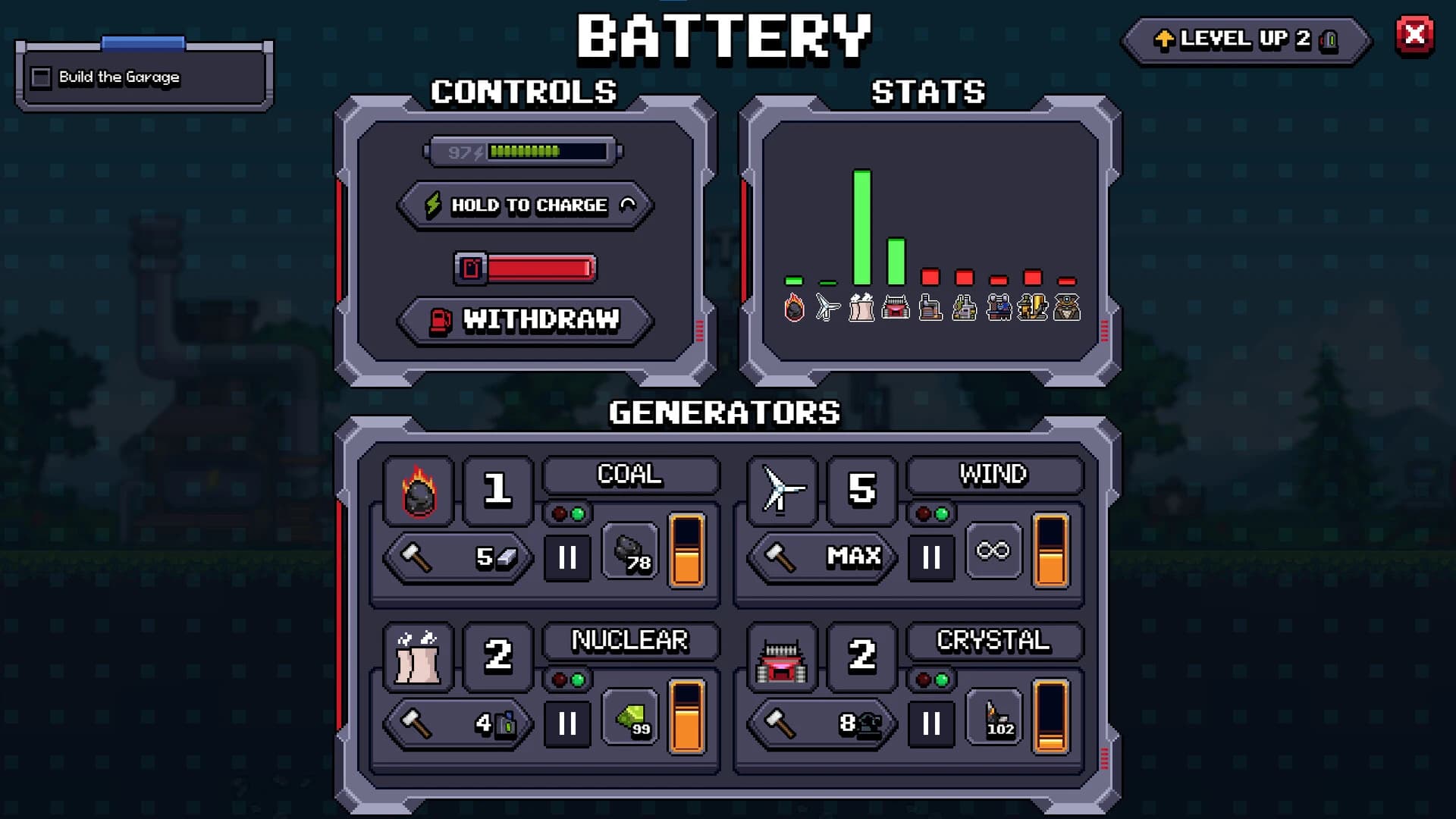This screenshot has width=1456, height=819.
Task: Click the coal ore fuel icon showing 78
Action: pyautogui.click(x=629, y=556)
